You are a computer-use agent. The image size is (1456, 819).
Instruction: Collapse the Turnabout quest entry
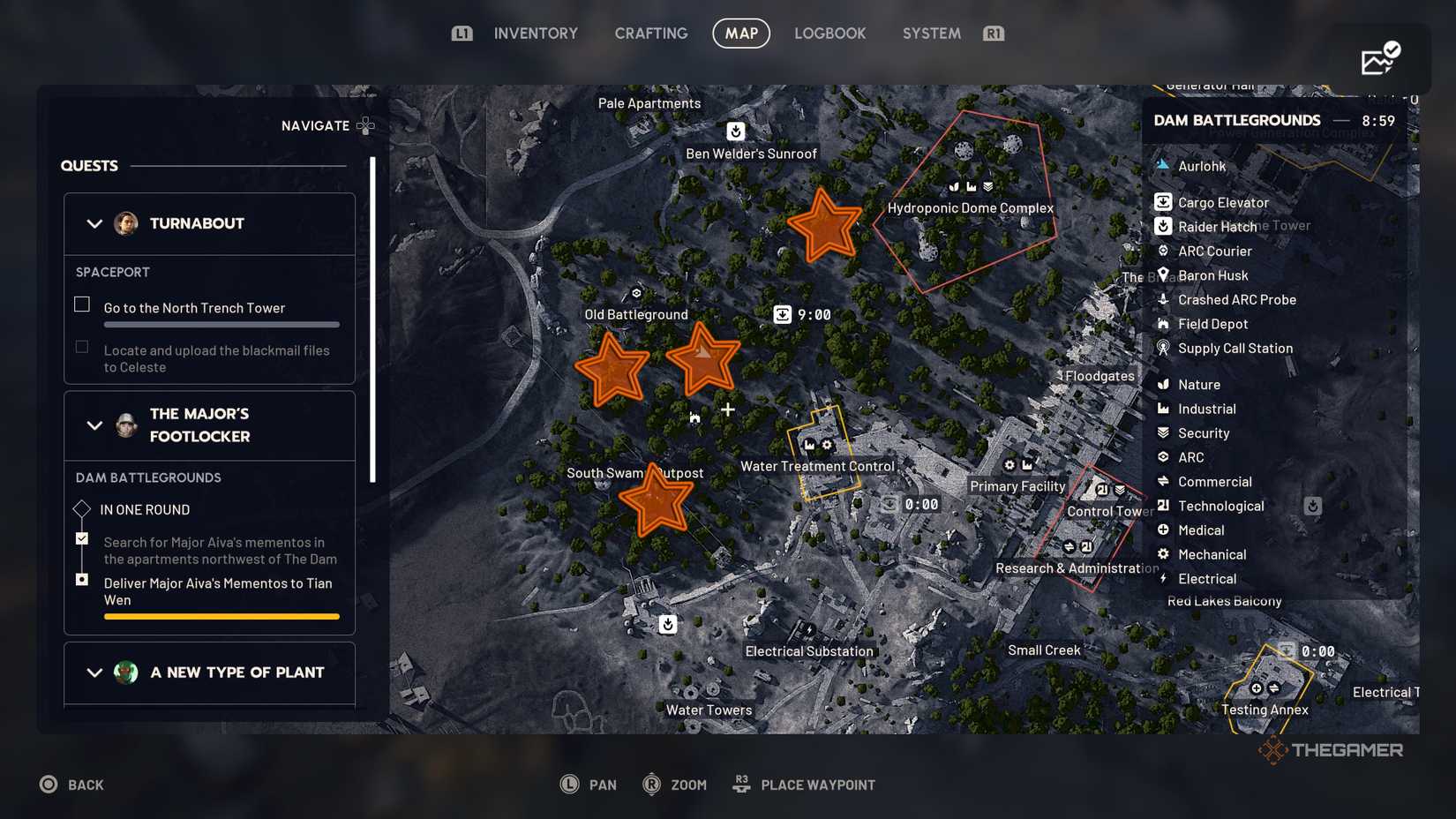95,223
